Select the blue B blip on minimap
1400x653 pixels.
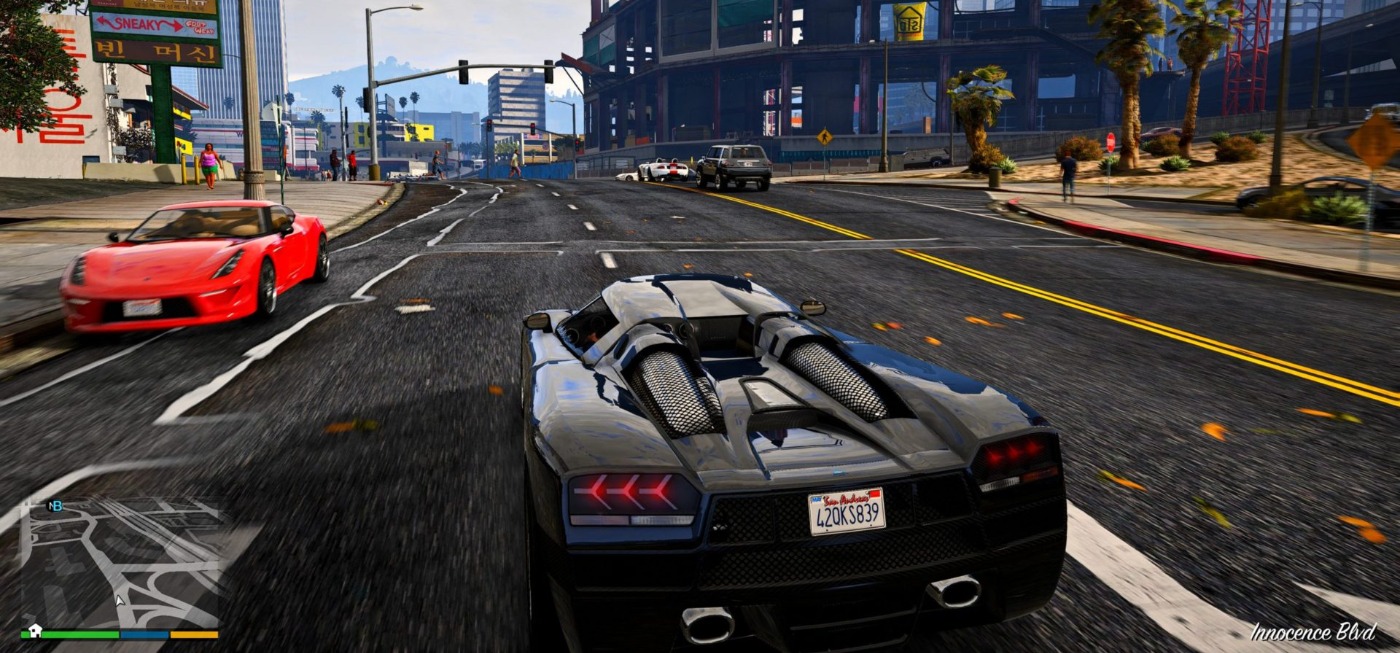coord(57,506)
